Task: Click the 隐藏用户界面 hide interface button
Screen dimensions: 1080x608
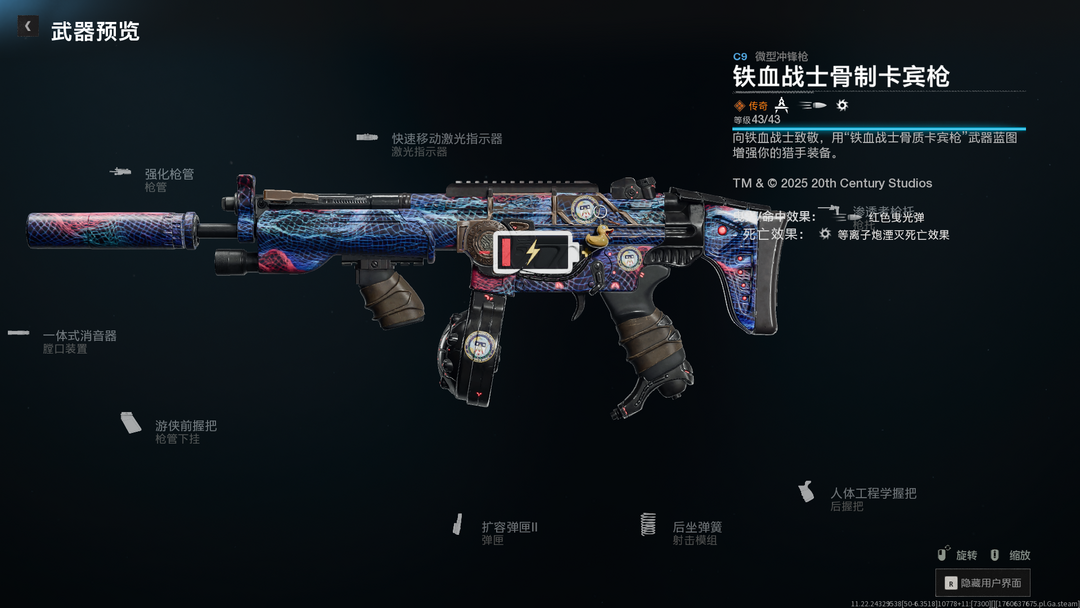Action: (983, 582)
